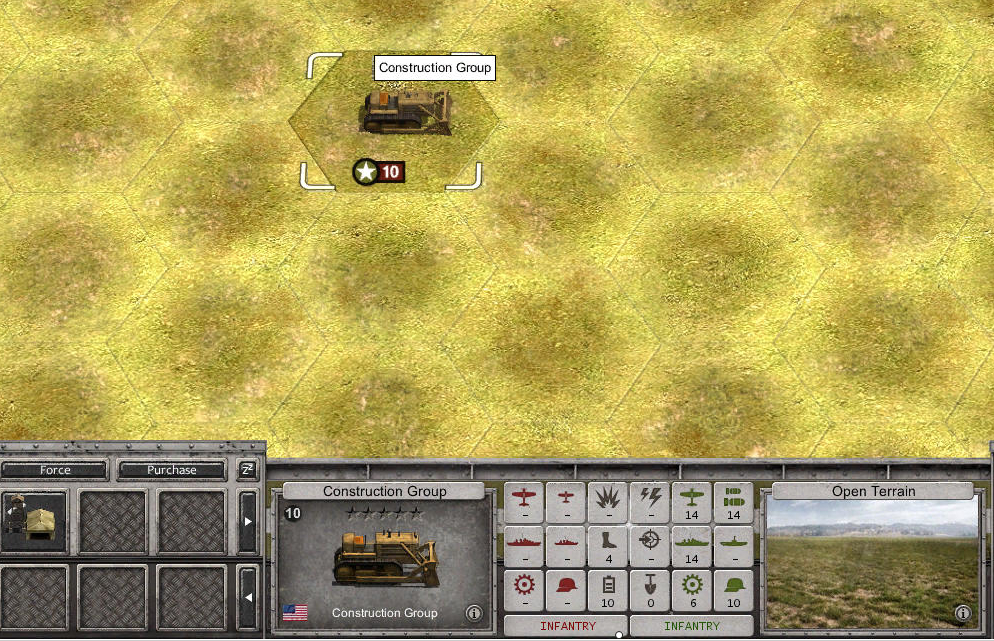The image size is (994, 641).
Task: Show next units with right arrow
Action: point(248,522)
